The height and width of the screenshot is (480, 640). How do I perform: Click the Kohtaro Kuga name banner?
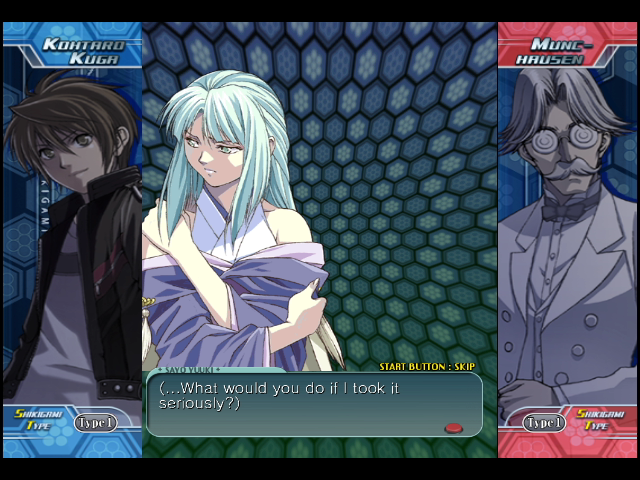pos(80,51)
